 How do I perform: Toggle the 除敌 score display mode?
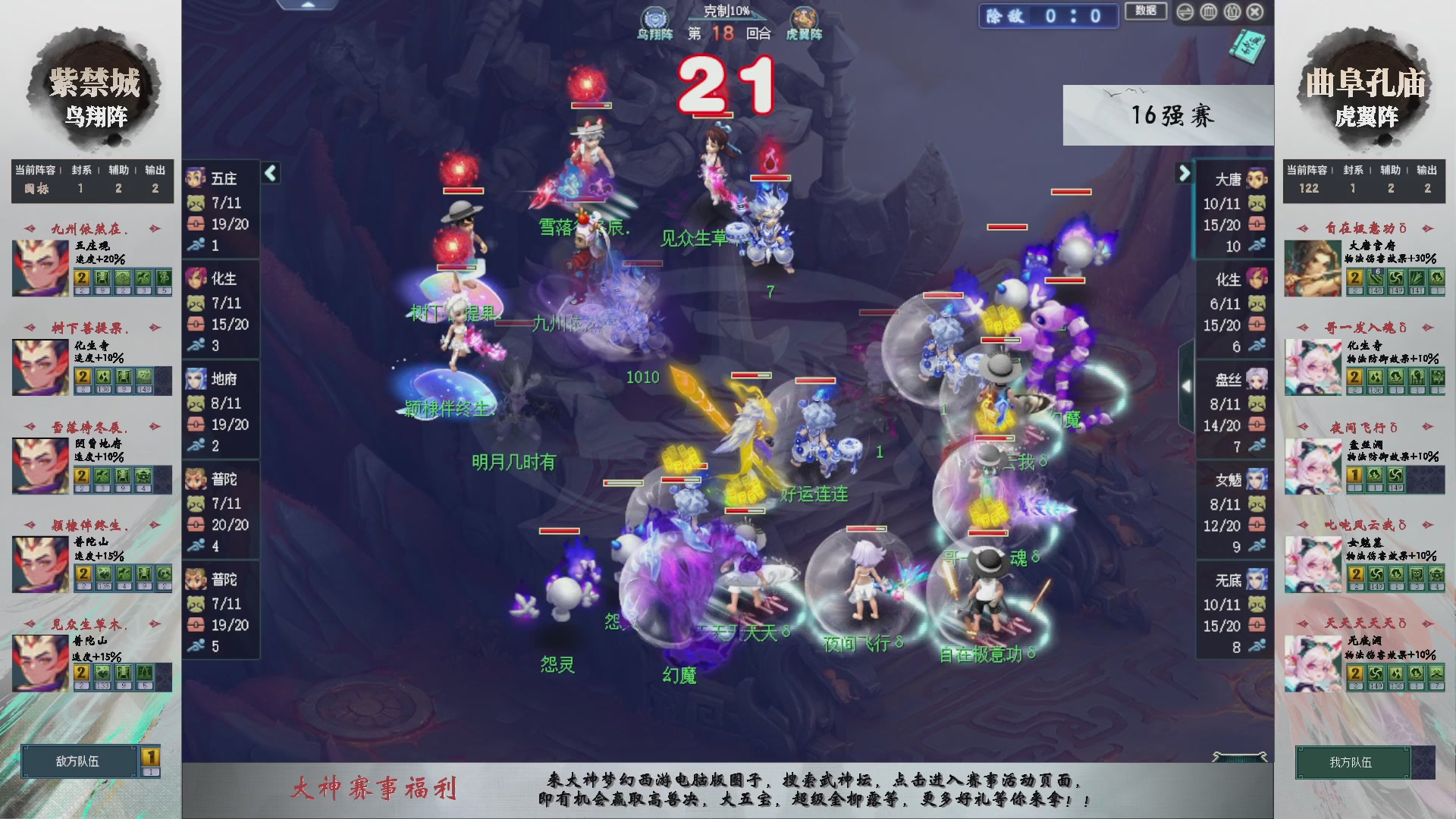[1048, 16]
